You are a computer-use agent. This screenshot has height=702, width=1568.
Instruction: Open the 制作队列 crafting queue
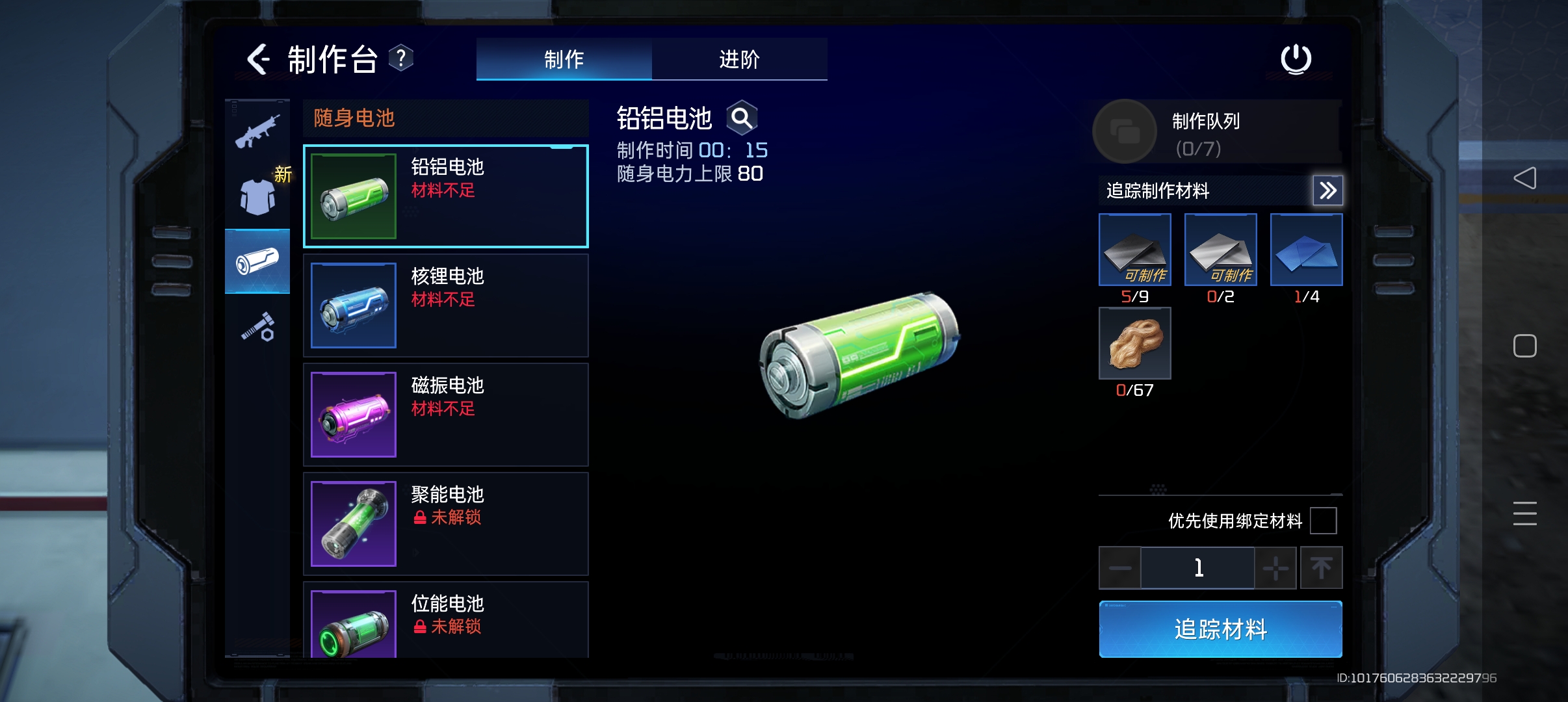1125,131
